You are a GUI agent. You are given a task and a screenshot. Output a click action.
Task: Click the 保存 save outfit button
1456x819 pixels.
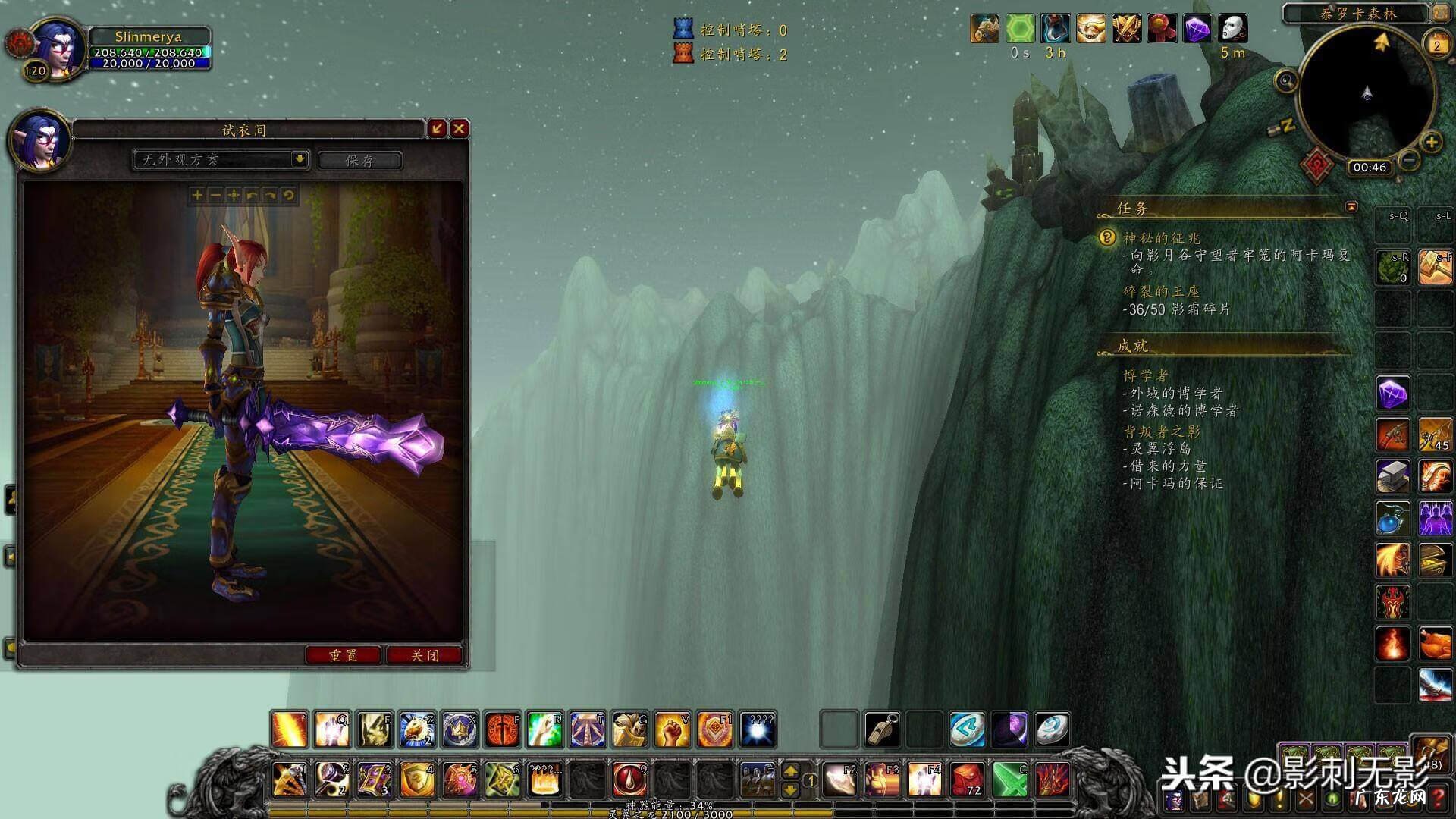coord(359,160)
